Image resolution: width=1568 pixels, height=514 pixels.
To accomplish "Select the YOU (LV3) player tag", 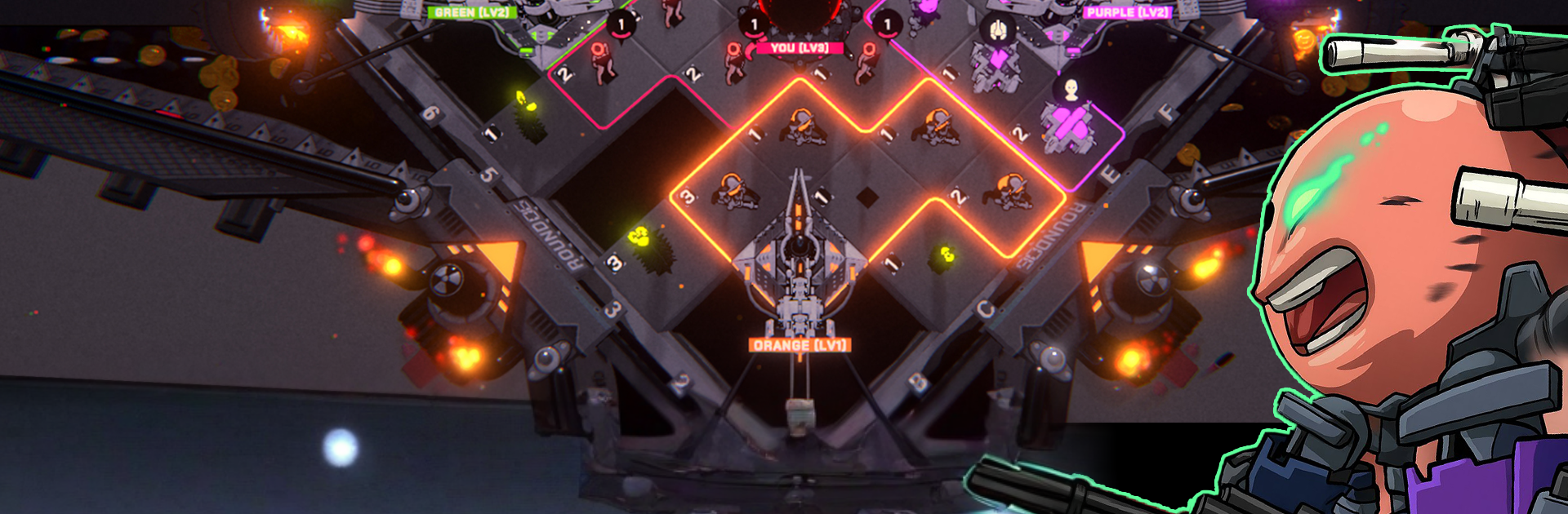I will point(799,48).
